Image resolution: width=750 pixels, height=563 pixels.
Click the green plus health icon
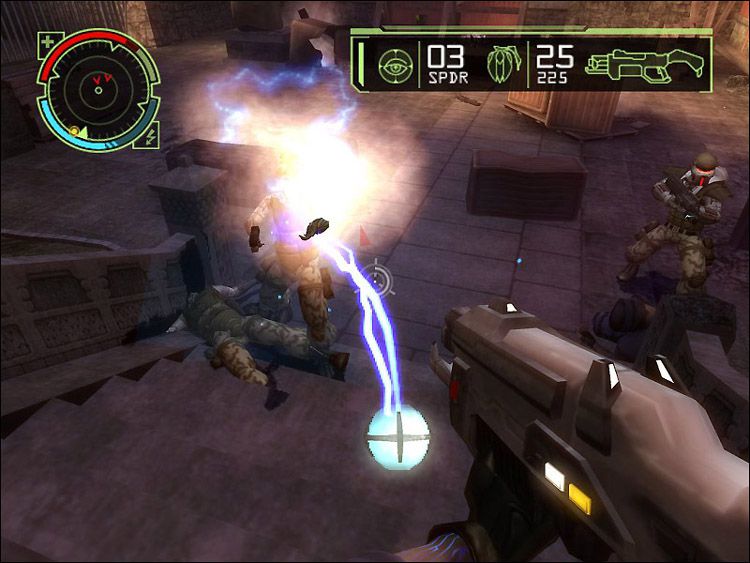[x=48, y=43]
